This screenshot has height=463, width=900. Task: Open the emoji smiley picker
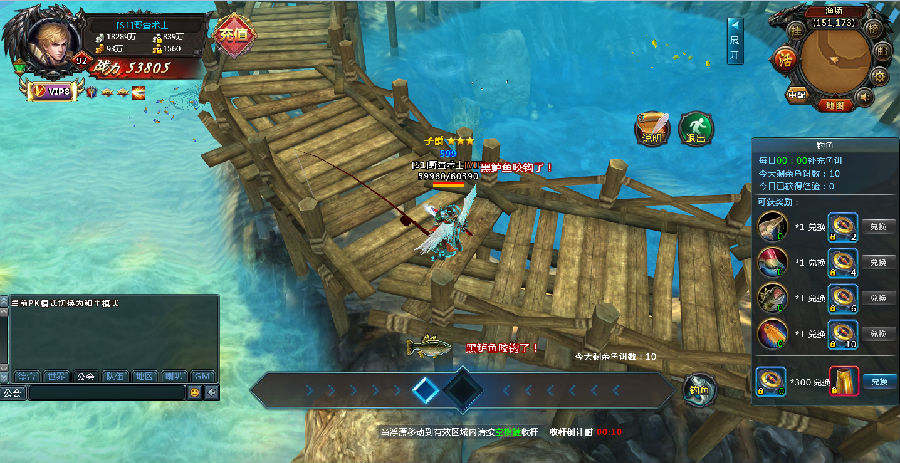[195, 393]
